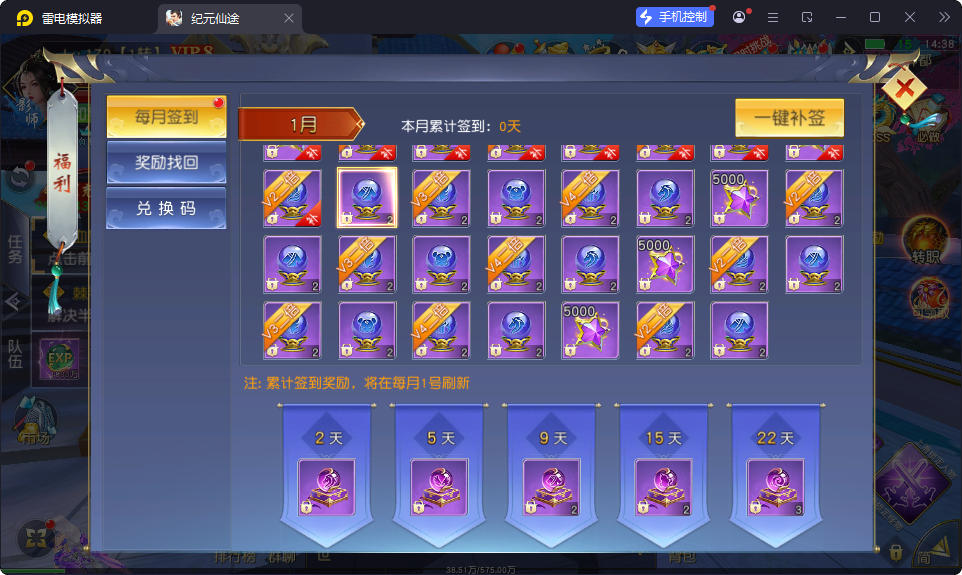This screenshot has height=575, width=962.
Task: Click the 手机控制 button in title bar
Action: click(x=674, y=17)
